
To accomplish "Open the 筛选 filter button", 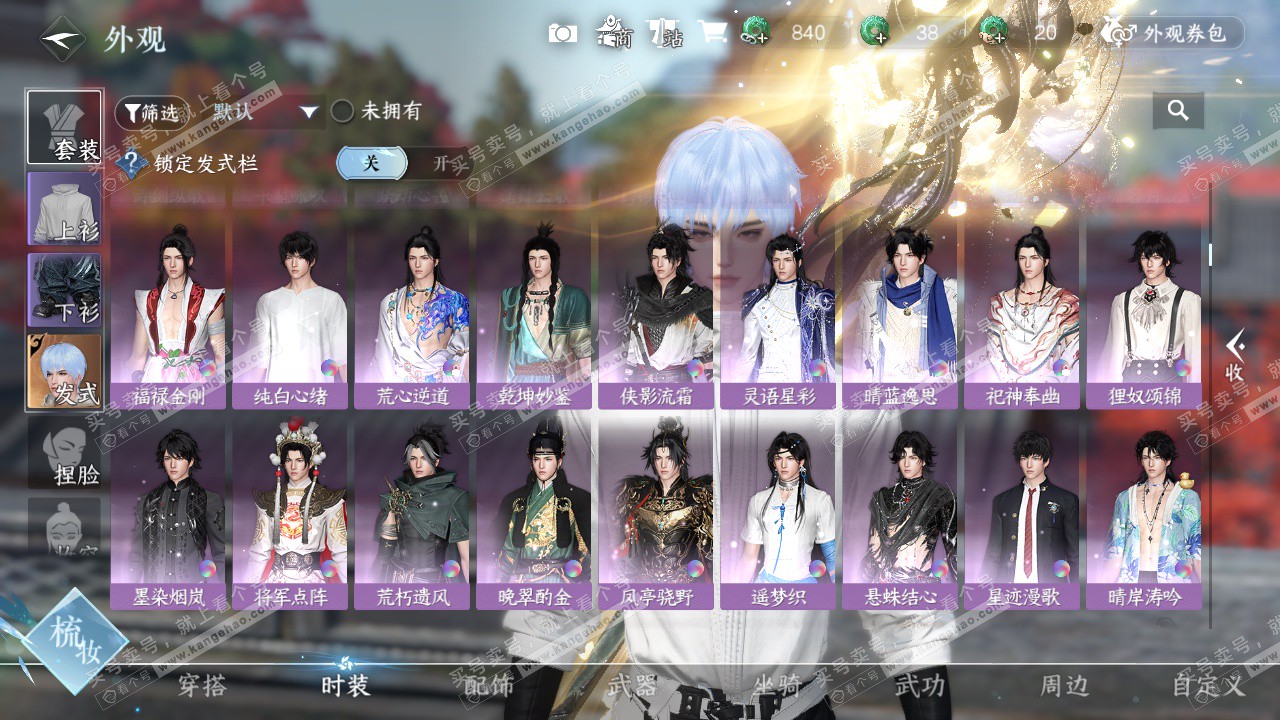I will [152, 112].
